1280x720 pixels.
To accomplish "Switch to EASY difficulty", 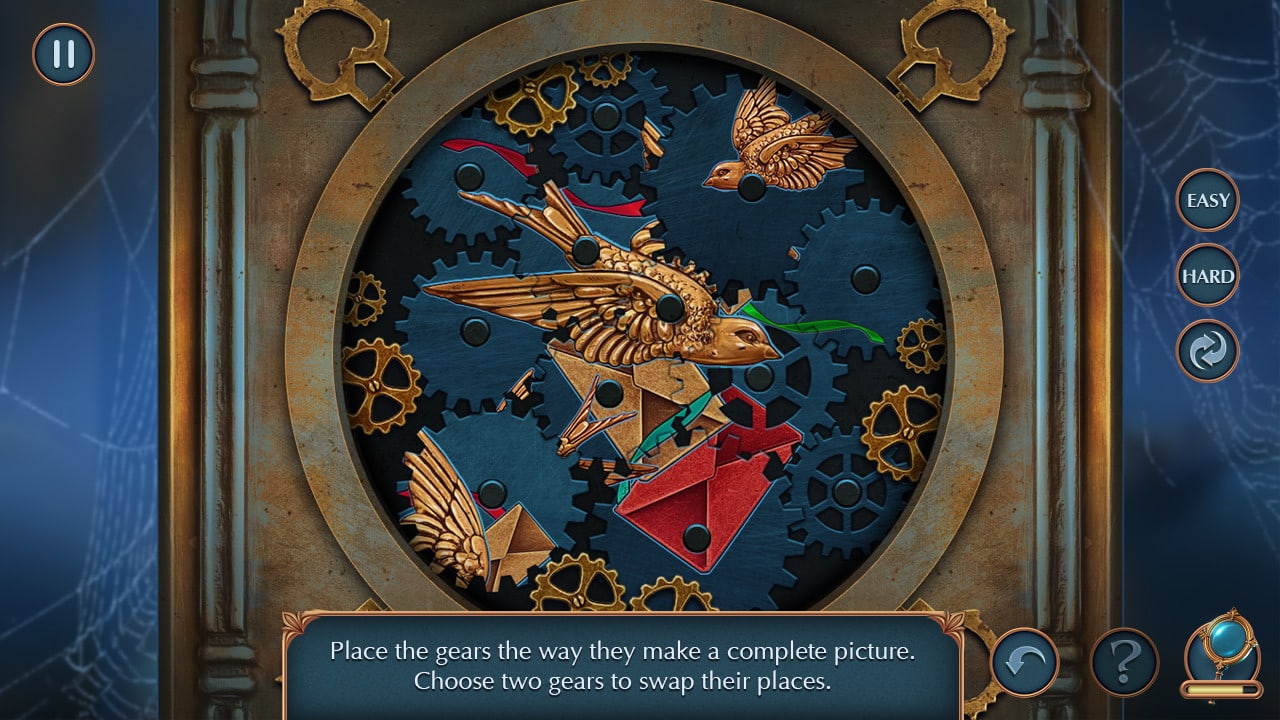I will click(x=1208, y=200).
